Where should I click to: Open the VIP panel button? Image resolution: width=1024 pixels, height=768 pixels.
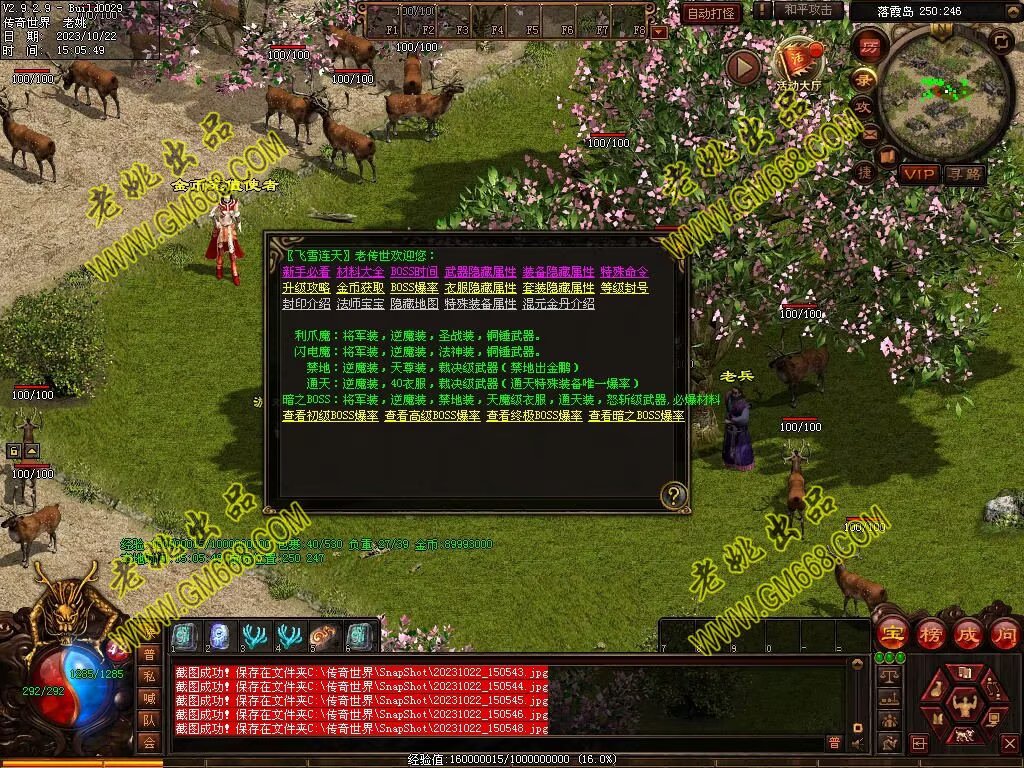point(918,174)
